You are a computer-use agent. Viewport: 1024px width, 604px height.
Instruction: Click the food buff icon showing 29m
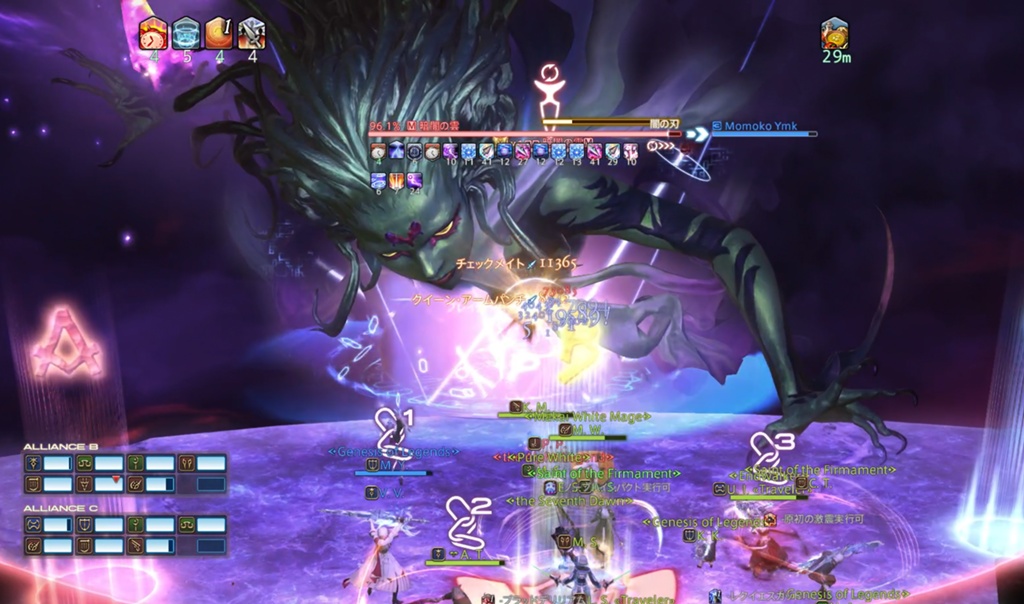pos(834,33)
